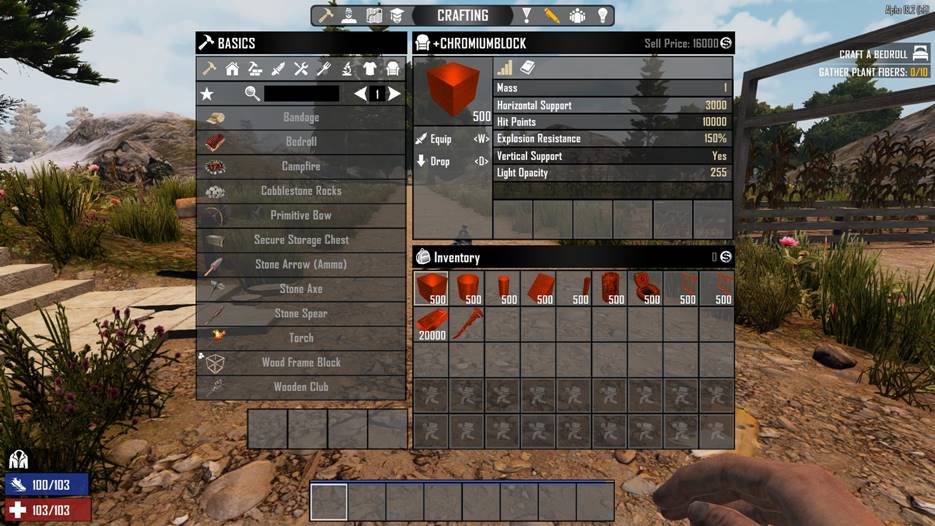Screen dimensions: 935x526
Task: Select the Torch recipe row
Action: click(301, 338)
